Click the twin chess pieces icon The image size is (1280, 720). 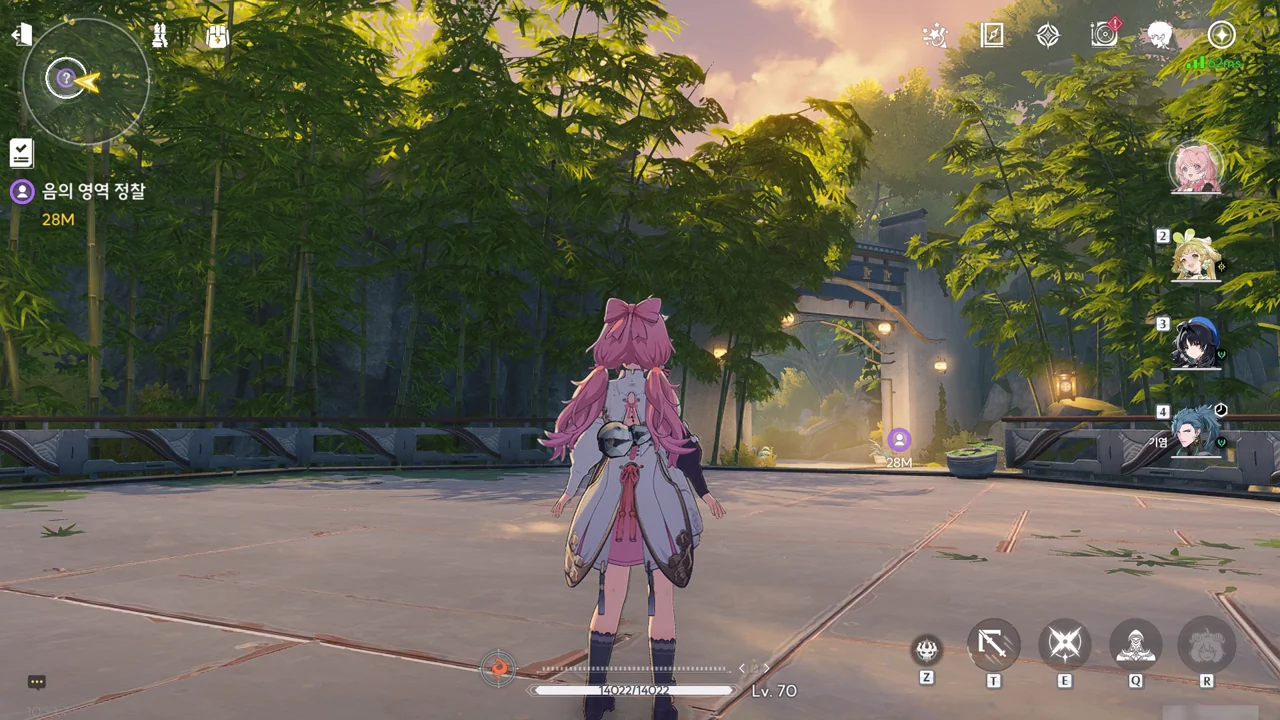(x=159, y=36)
